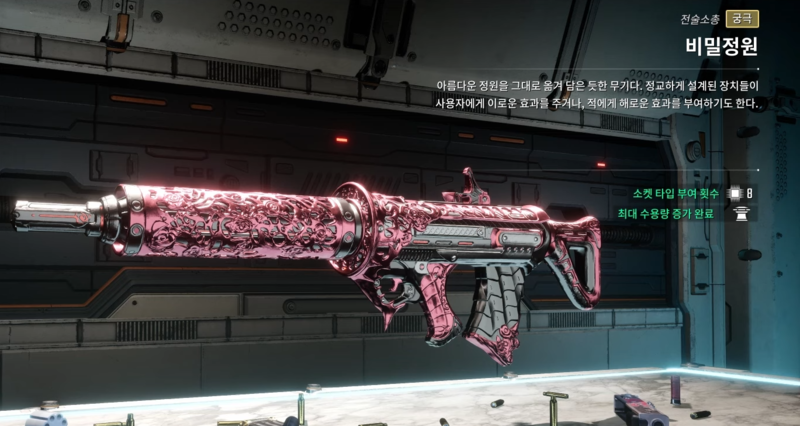Screen dimensions: 800x426
Task: Select the socket type chip icon
Action: coord(735,193)
